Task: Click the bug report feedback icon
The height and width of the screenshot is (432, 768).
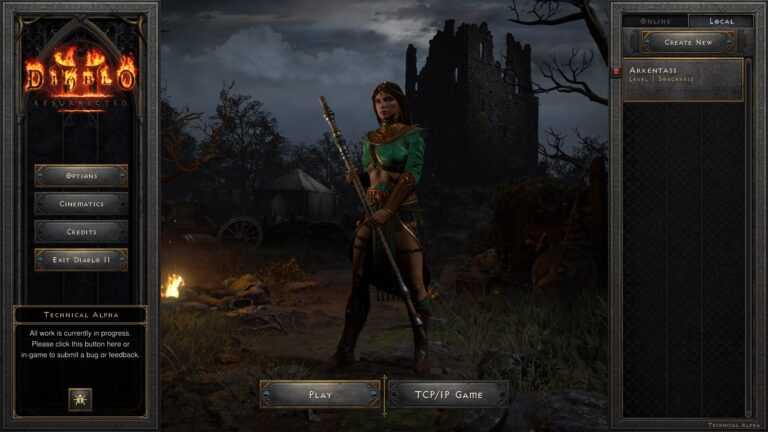Action: click(x=80, y=399)
